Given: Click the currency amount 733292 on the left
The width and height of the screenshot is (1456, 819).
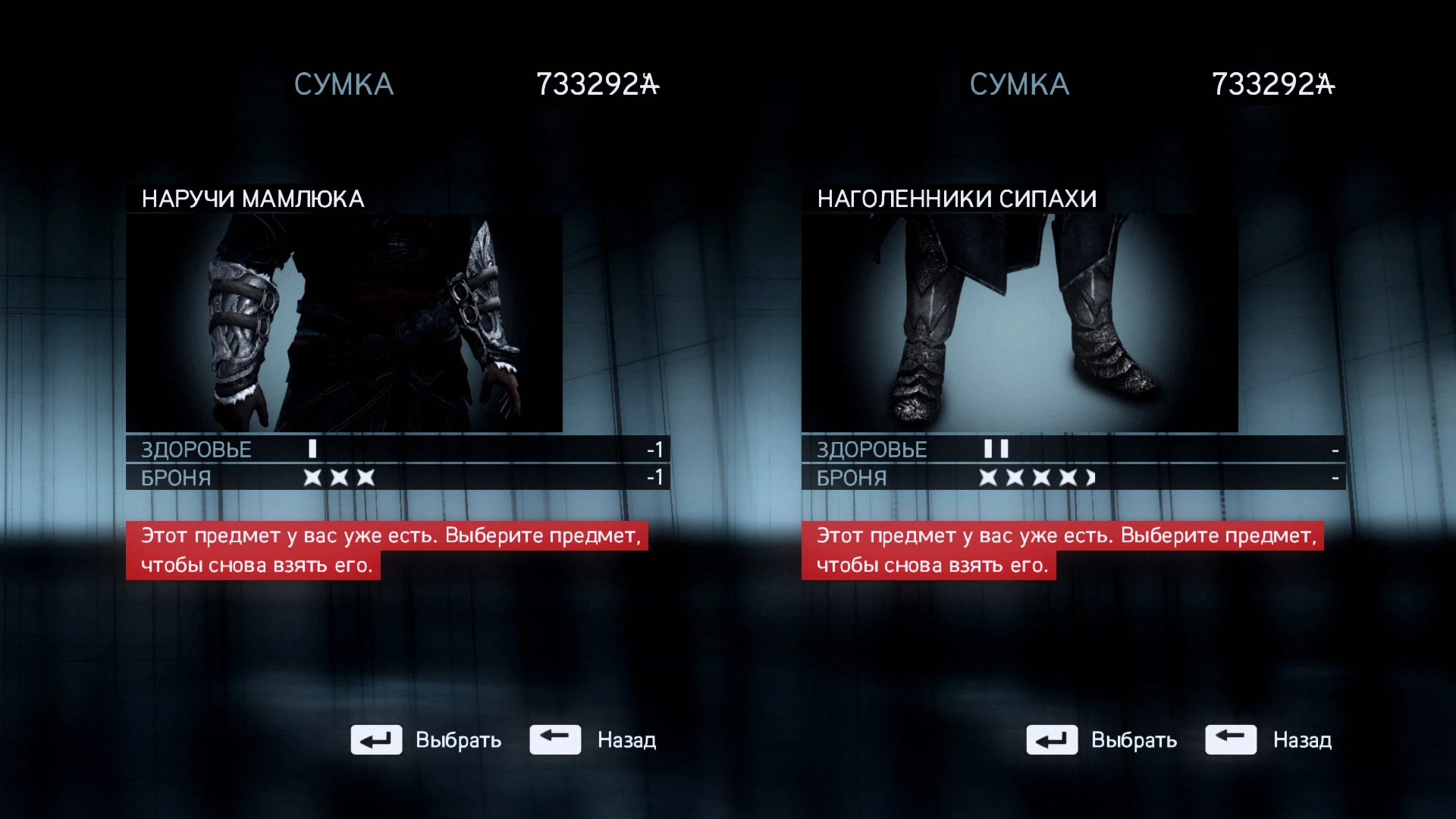Looking at the screenshot, I should coord(598,83).
